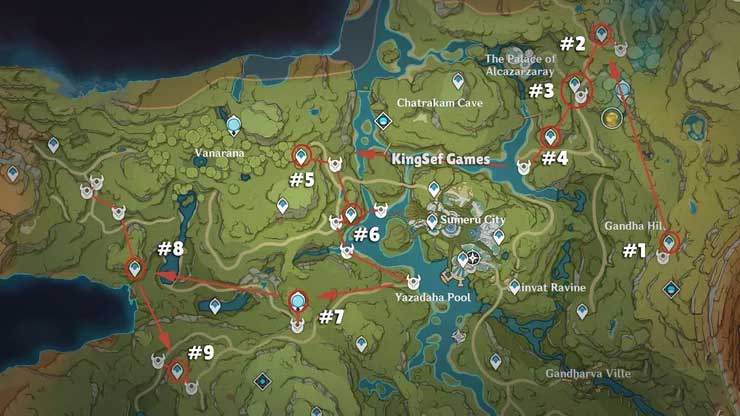Click the round golden marker near route #3
The height and width of the screenshot is (416, 740).
coord(609,119)
